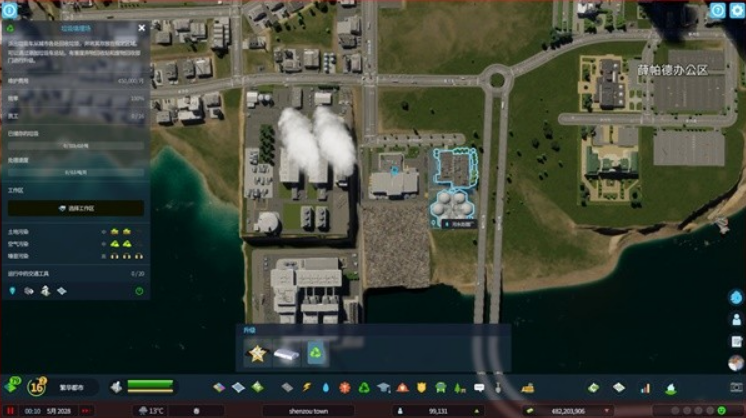
Task: Choose the green recycling upgrade
Action: click(x=316, y=353)
